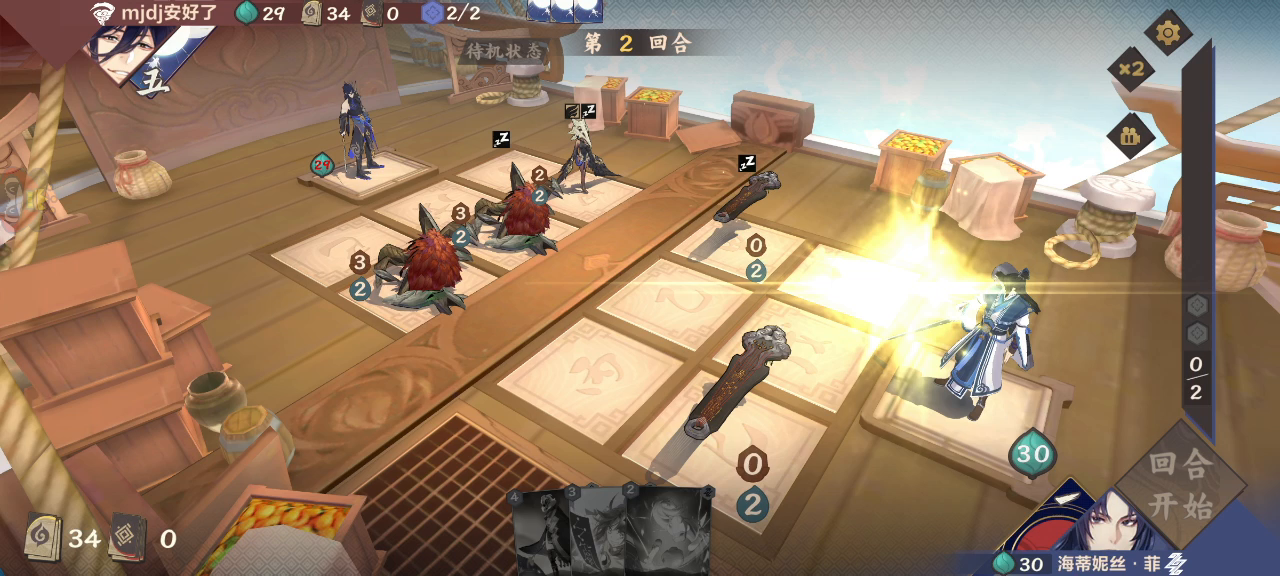1280x576 pixels.
Task: Open the gear settings menu
Action: click(1167, 33)
